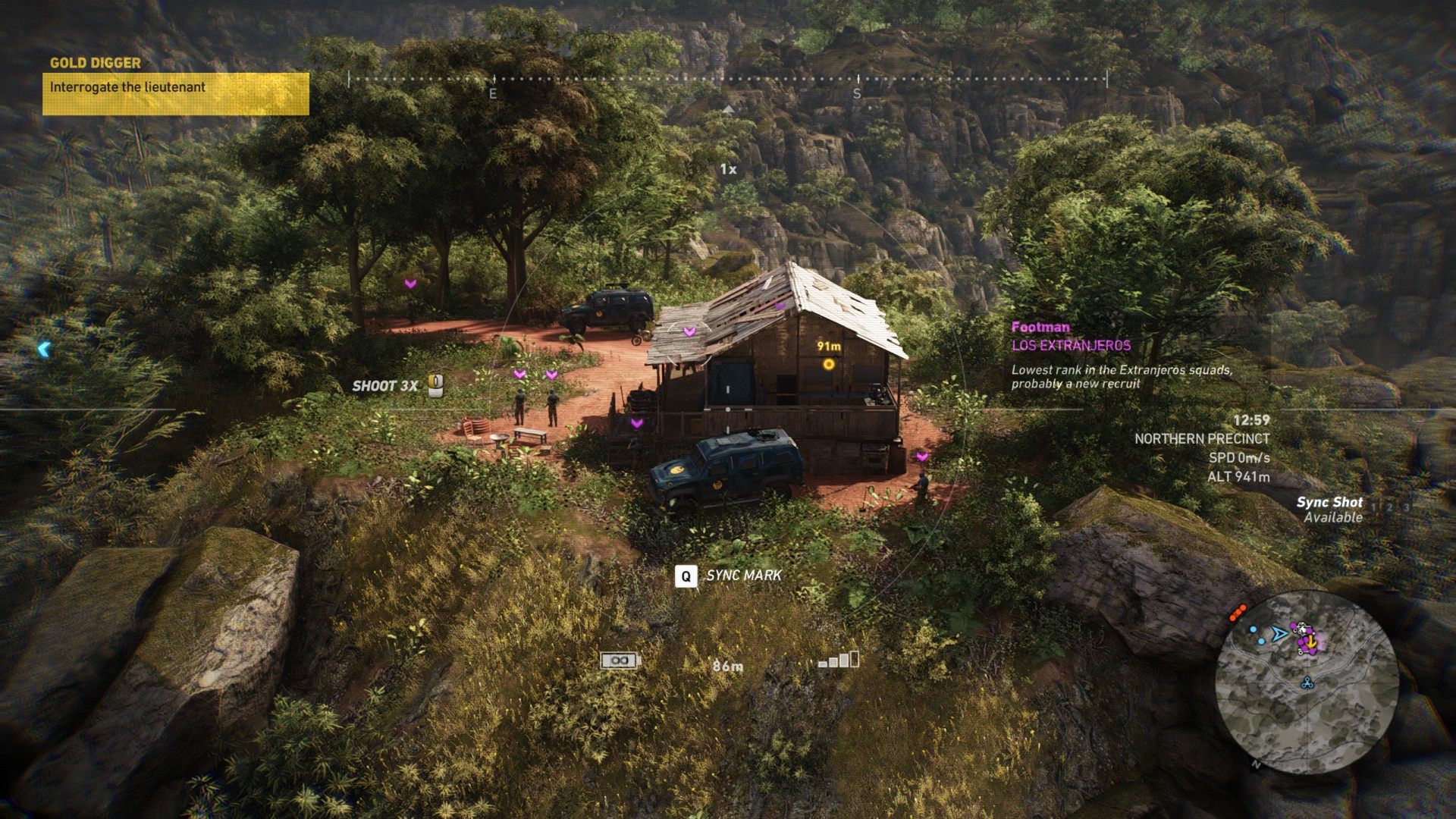Click the yellow 91m objective marker
Viewport: 1456px width, 819px height.
(829, 365)
